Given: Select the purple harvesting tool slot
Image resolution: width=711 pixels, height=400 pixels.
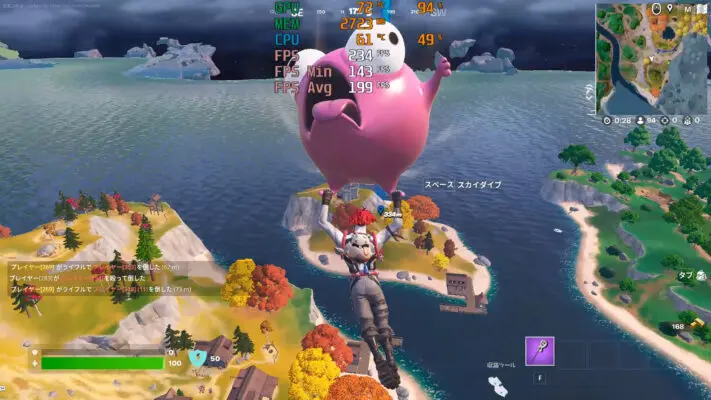Looking at the screenshot, I should coord(540,351).
